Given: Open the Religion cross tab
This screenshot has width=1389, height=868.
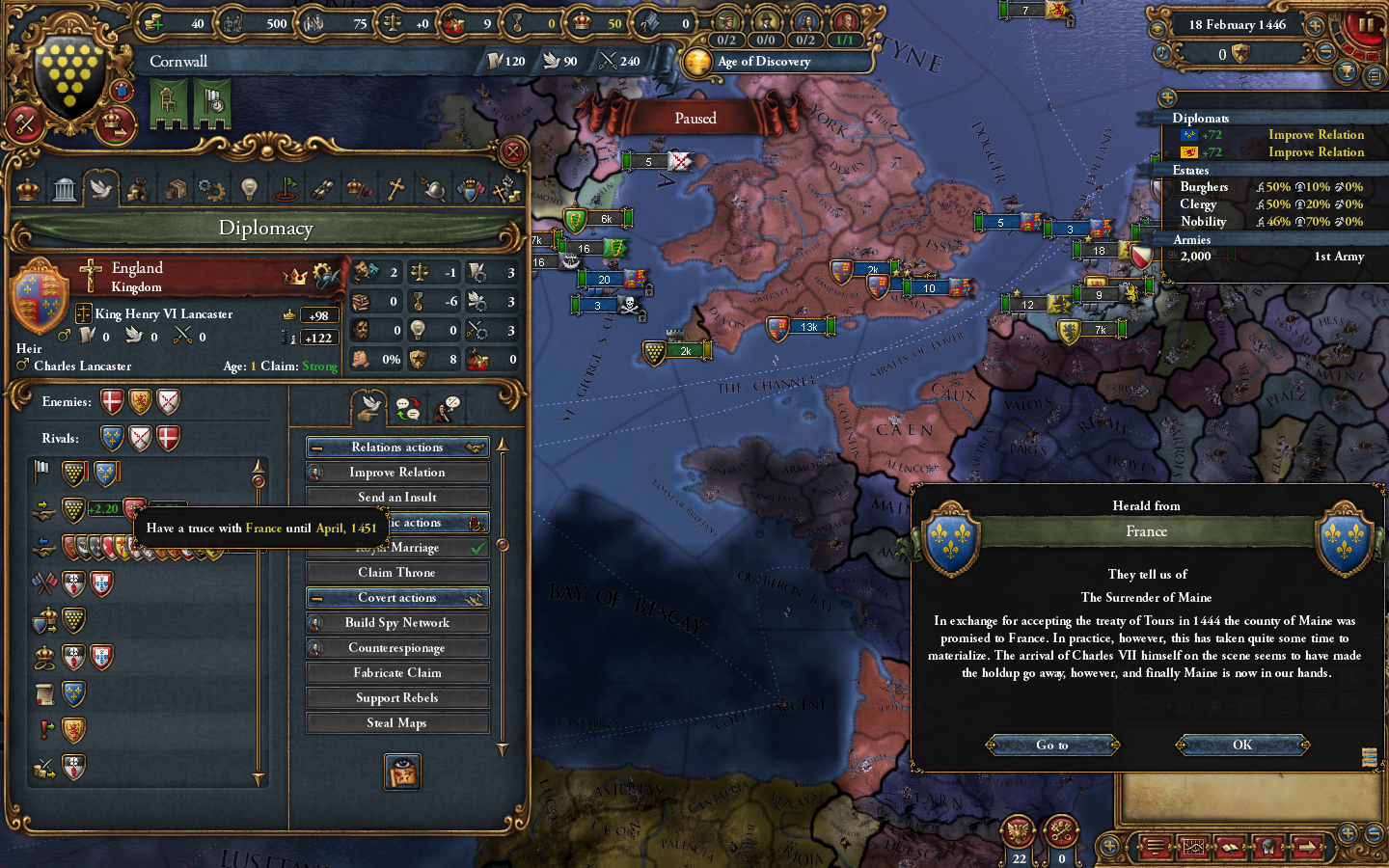Looking at the screenshot, I should tap(396, 188).
